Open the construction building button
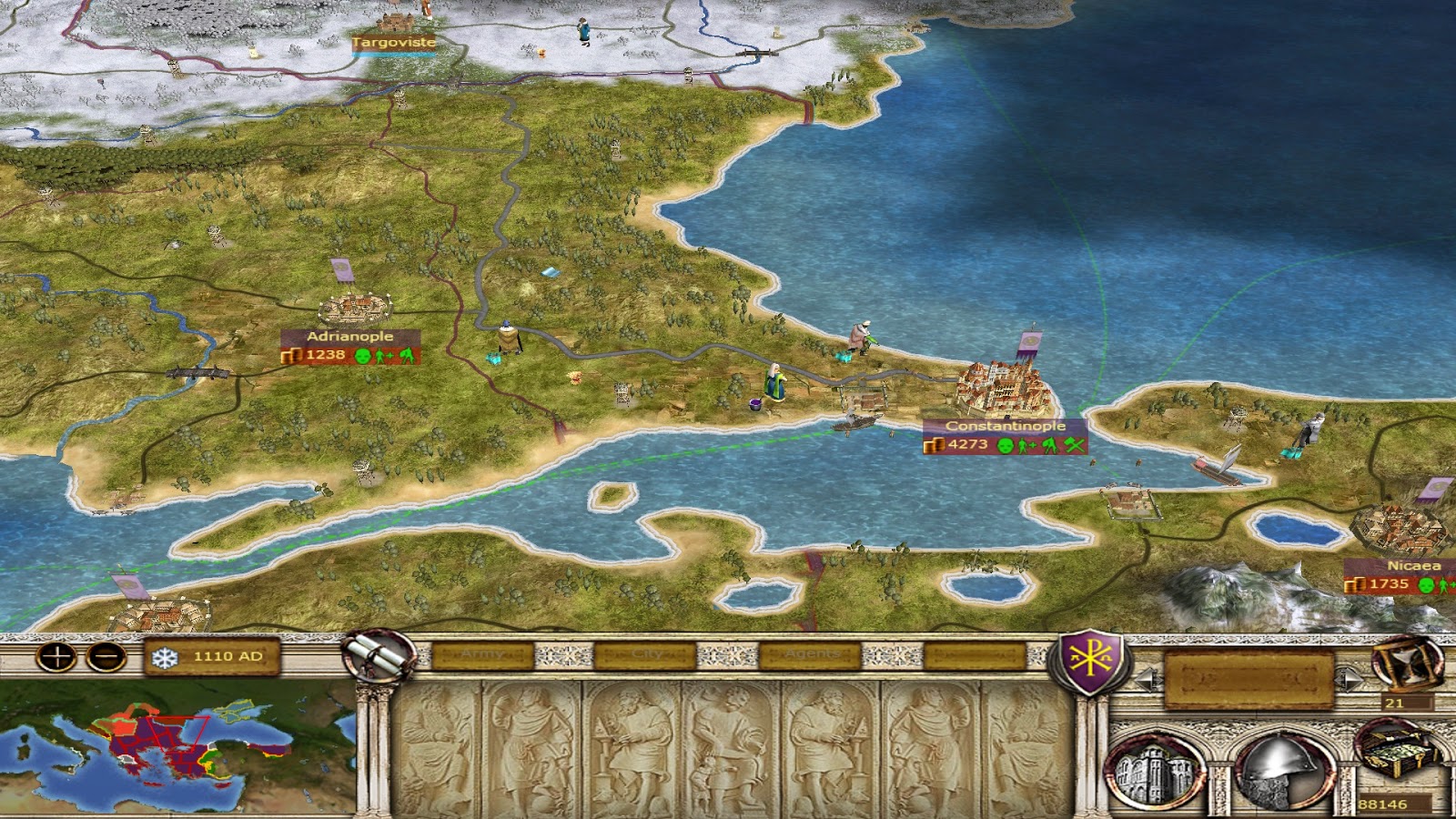Image resolution: width=1456 pixels, height=819 pixels. (x=1155, y=773)
